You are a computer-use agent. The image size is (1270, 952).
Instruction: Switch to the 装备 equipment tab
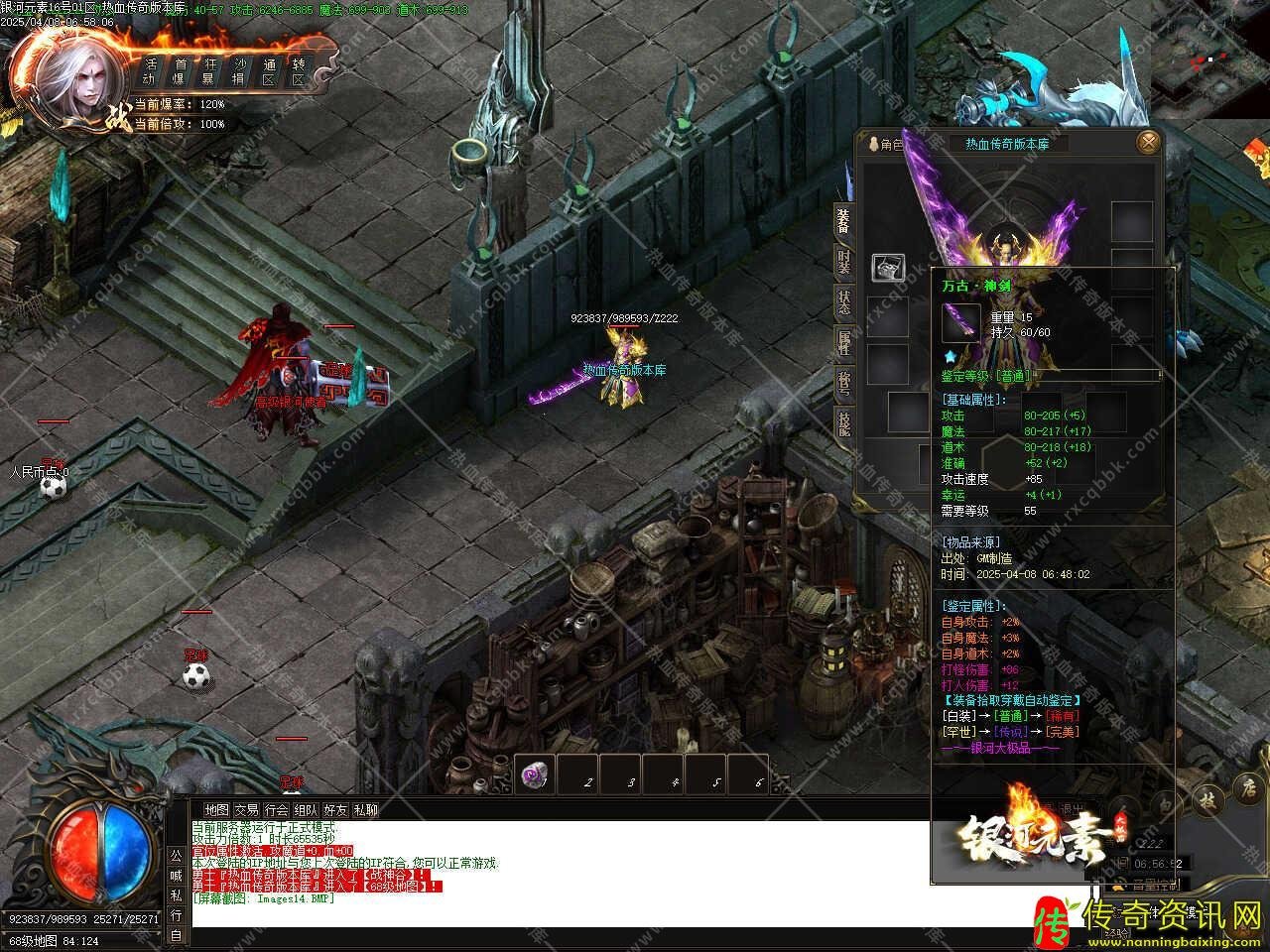coord(843,221)
